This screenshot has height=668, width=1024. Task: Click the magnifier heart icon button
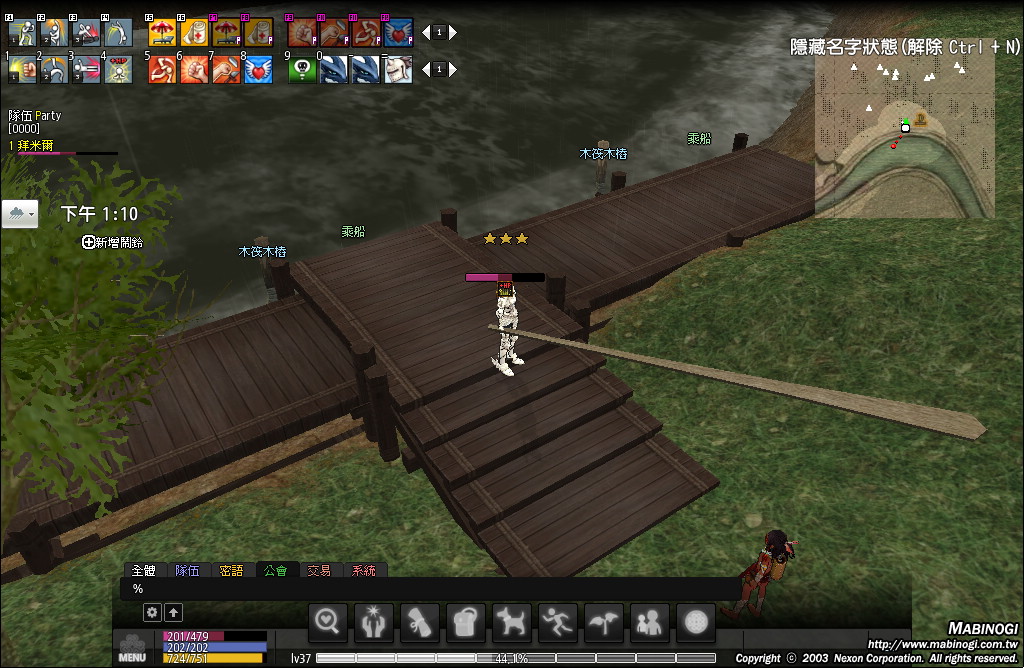pyautogui.click(x=328, y=622)
